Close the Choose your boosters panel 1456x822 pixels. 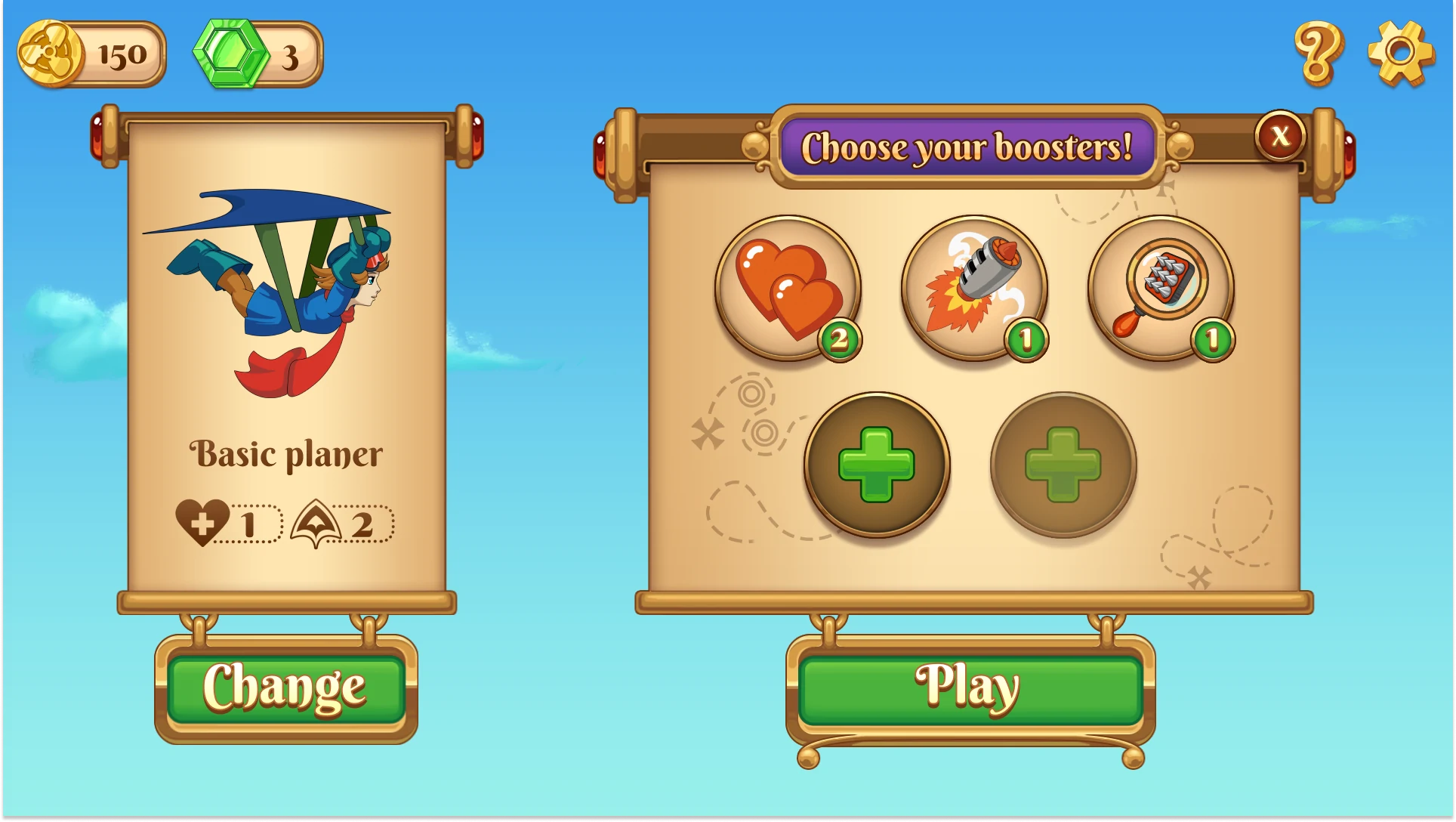click(x=1280, y=136)
